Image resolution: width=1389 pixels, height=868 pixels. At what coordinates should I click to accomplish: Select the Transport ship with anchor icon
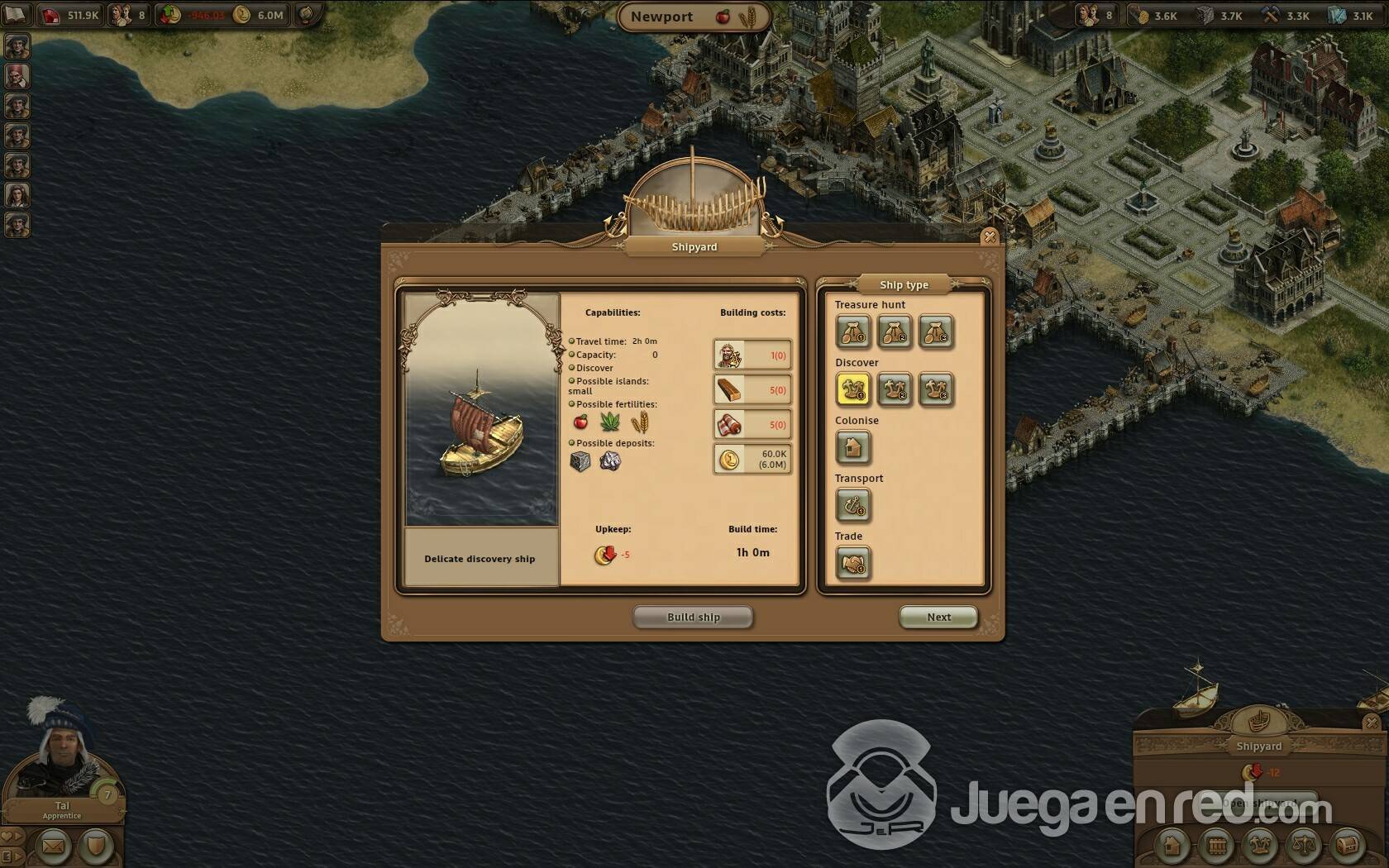tap(852, 505)
